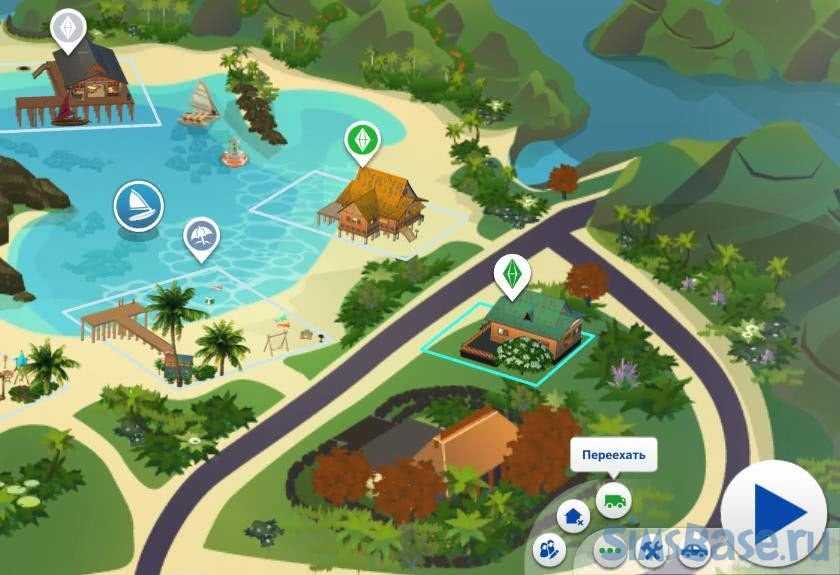840x575 pixels.
Task: Open the manage households people icon
Action: pos(547,548)
